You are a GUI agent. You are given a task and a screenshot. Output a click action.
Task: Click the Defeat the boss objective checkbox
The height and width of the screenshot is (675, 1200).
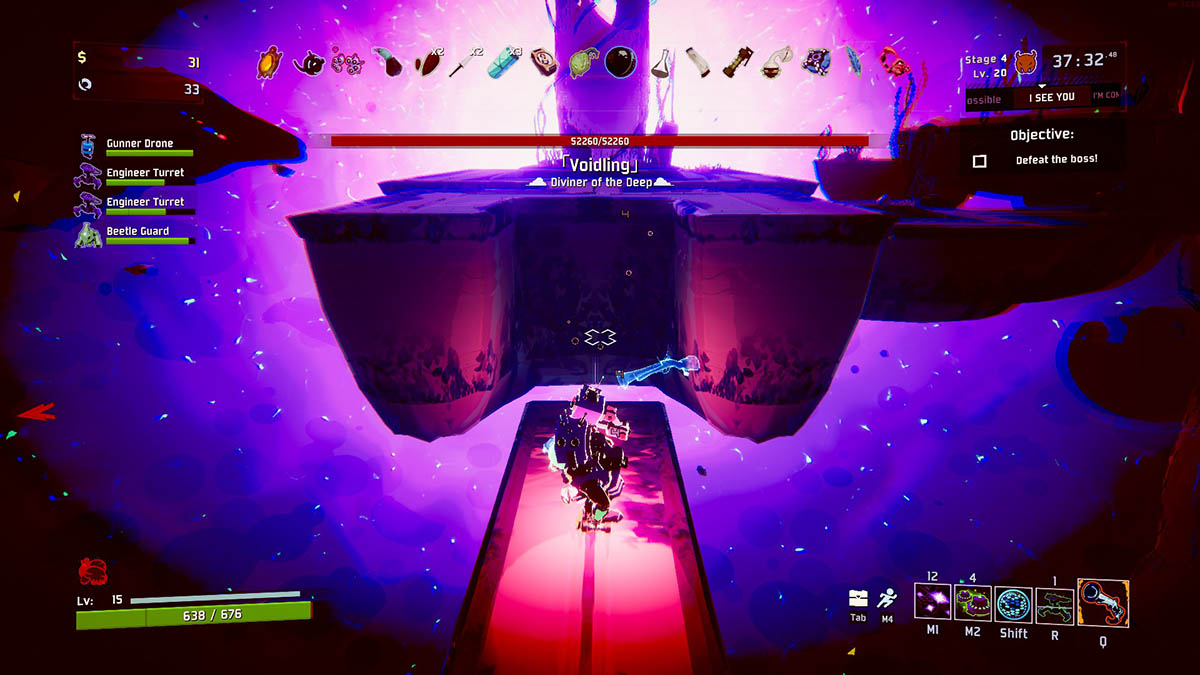980,160
